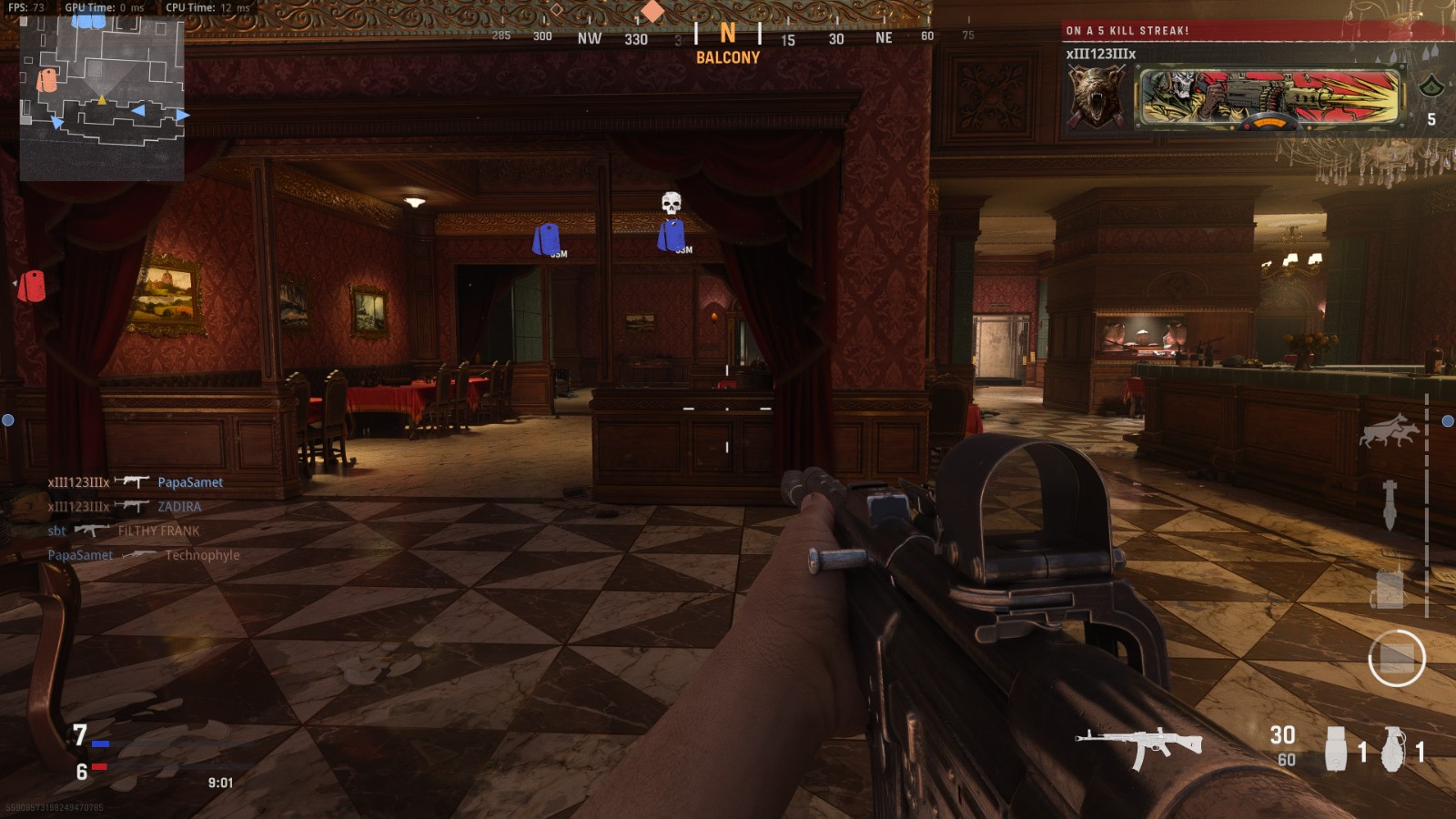Select the attack dogs killstreak icon
This screenshot has height=819, width=1456.
tap(1388, 430)
